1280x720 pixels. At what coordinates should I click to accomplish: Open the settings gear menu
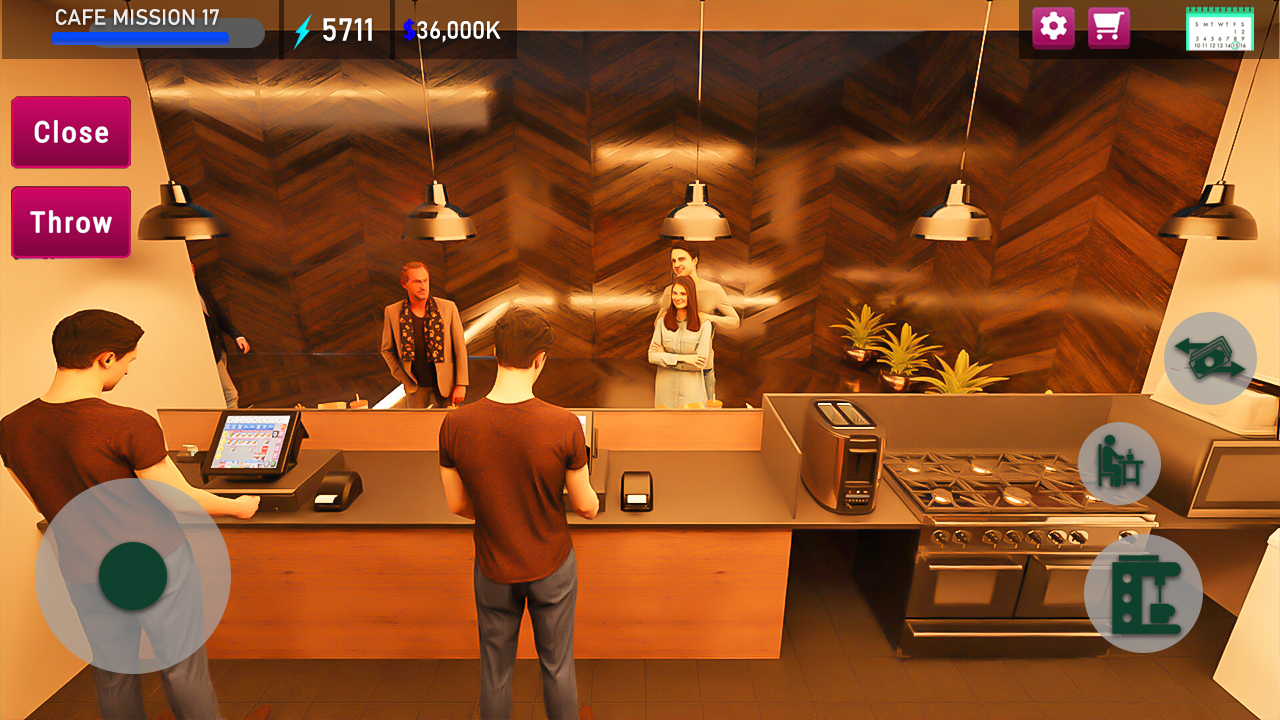1052,28
